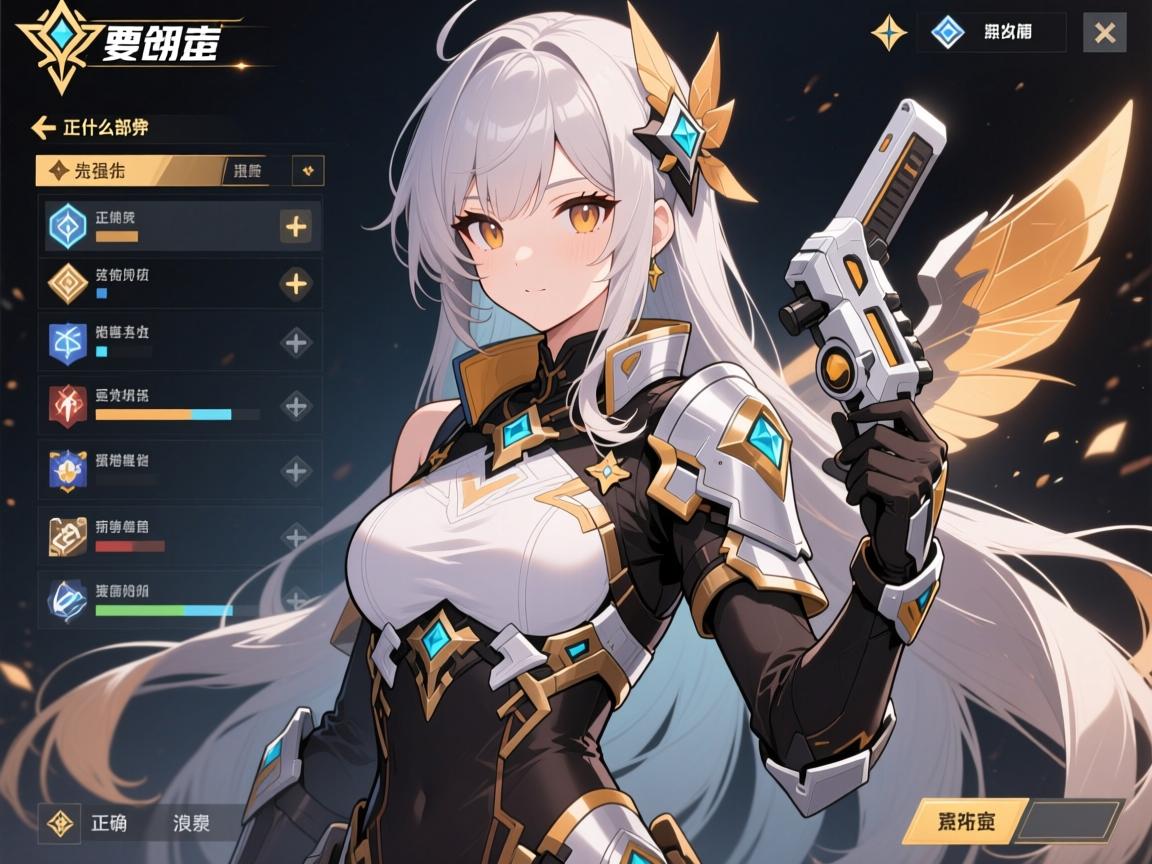Choose the gold diamond skill icon
Viewport: 1152px width, 864px height.
(68, 284)
